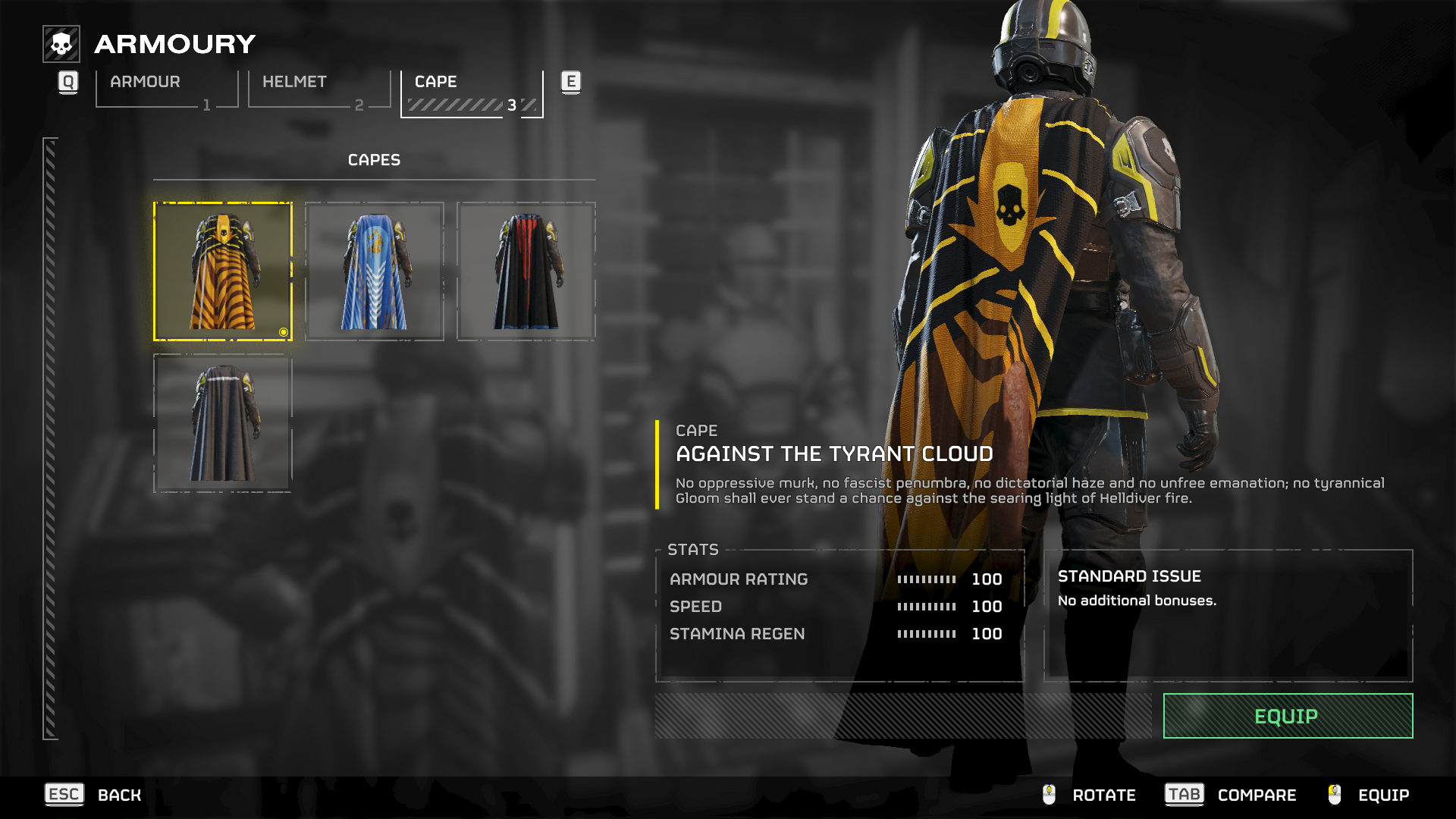
Task: Open the Helmet tab
Action: pyautogui.click(x=318, y=89)
